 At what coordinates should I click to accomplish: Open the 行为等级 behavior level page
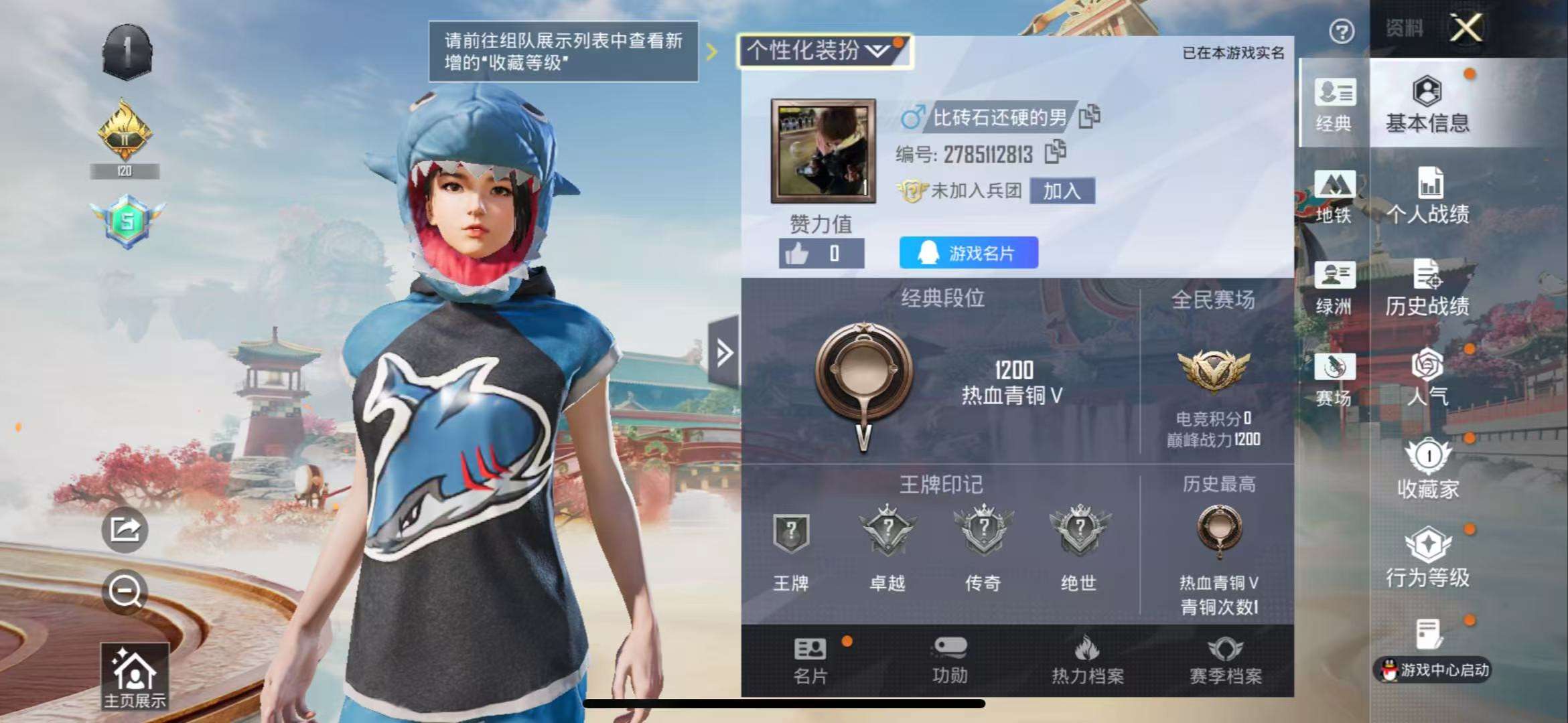pyautogui.click(x=1428, y=558)
